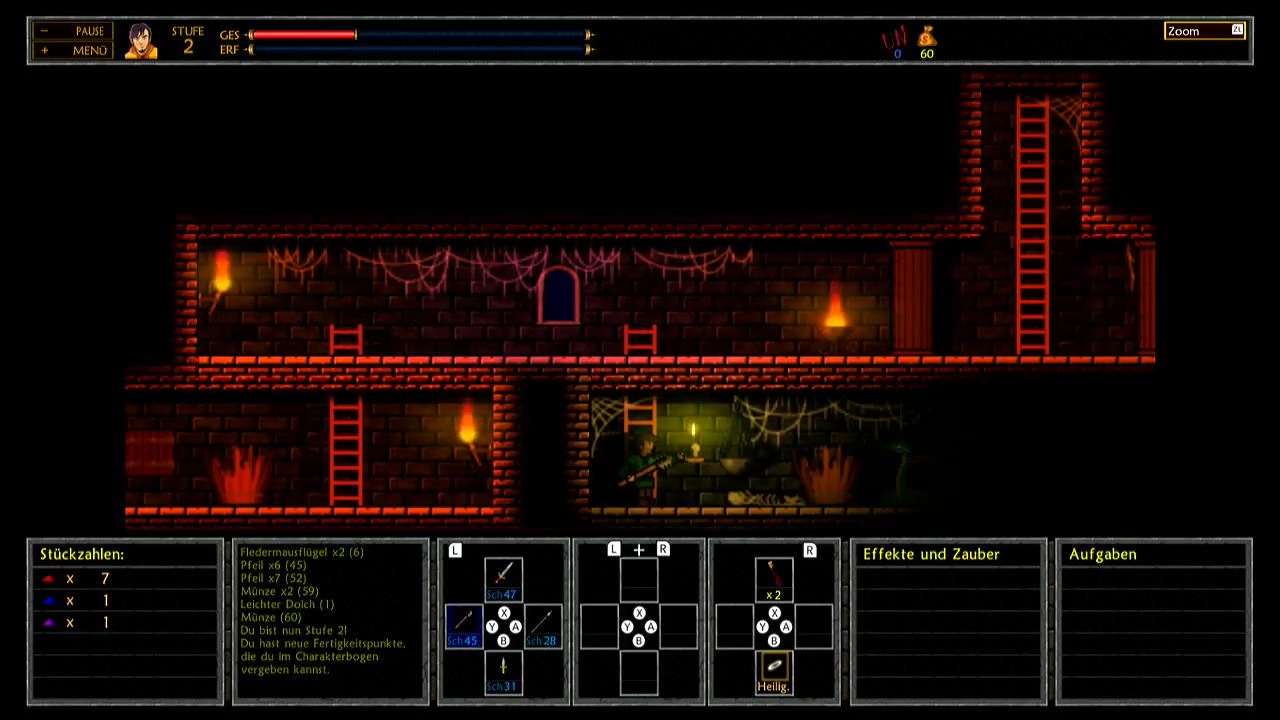Viewport: 1280px width, 720px height.
Task: Open the Effekte und Zauber panel
Action: (931, 554)
